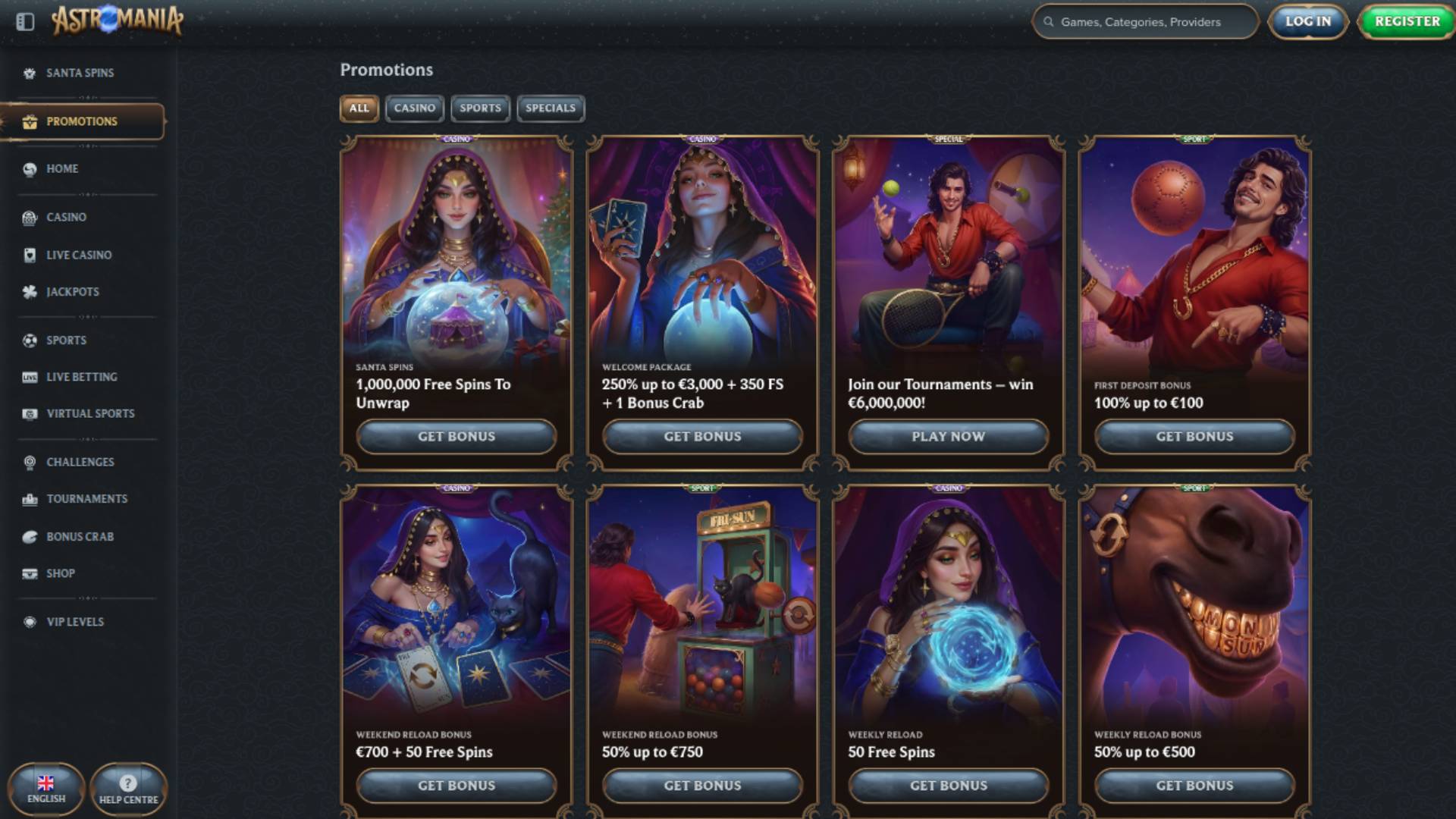1456x819 pixels.
Task: Click the search magnifier icon
Action: coord(1050,22)
